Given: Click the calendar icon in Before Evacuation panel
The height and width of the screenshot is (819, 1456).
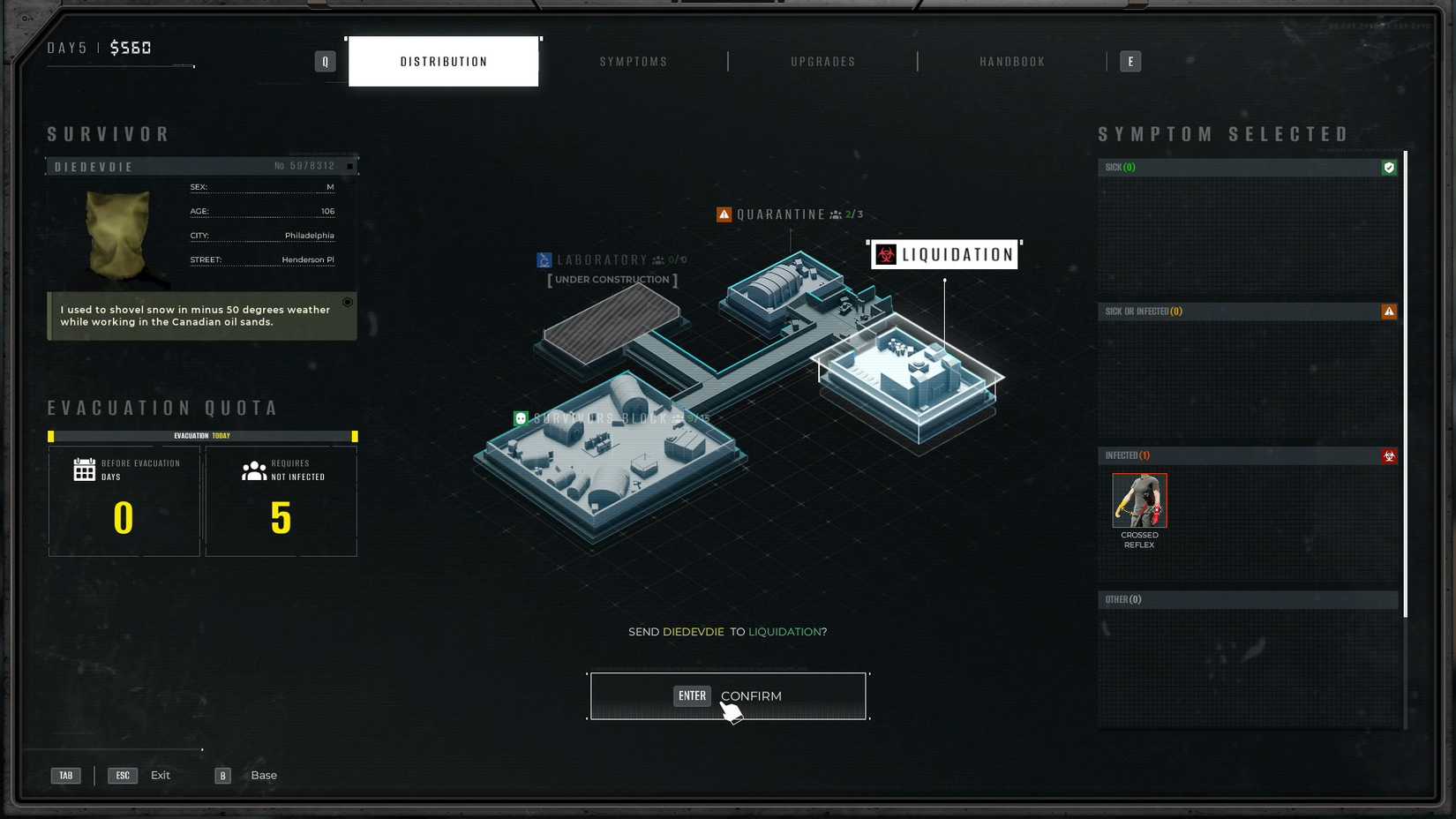Looking at the screenshot, I should pos(84,470).
